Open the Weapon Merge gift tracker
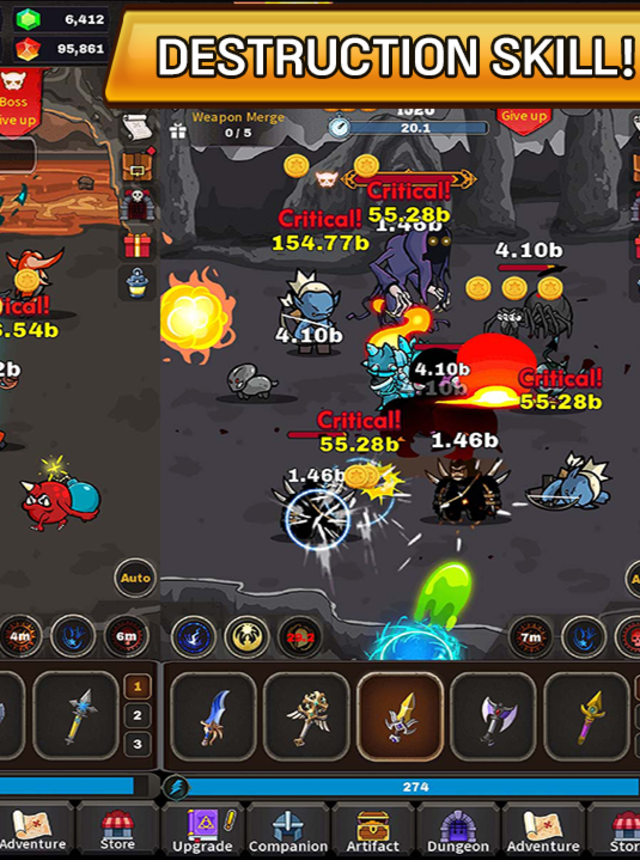This screenshot has width=640, height=860. point(179,130)
